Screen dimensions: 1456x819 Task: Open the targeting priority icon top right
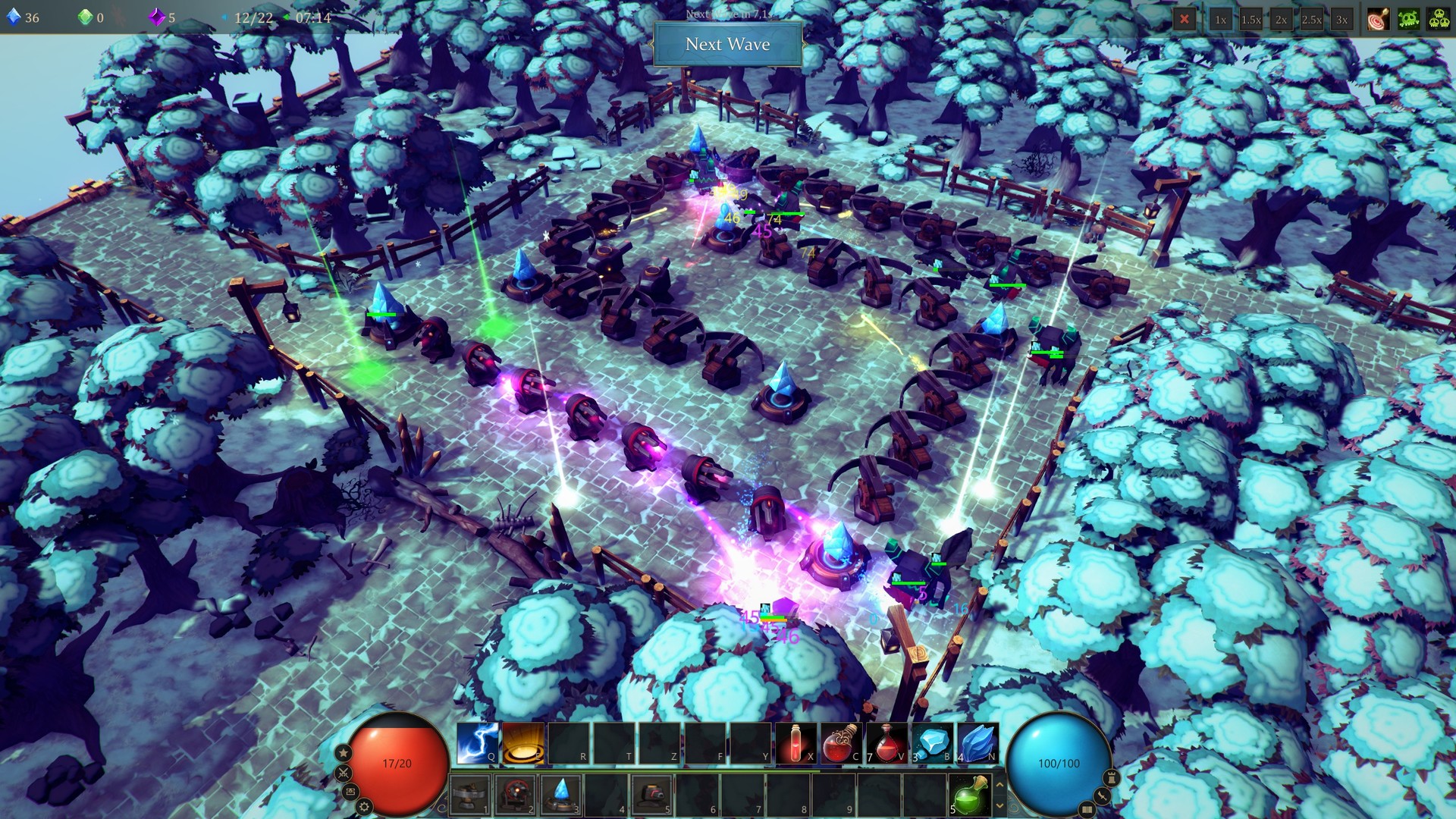pyautogui.click(x=1376, y=20)
